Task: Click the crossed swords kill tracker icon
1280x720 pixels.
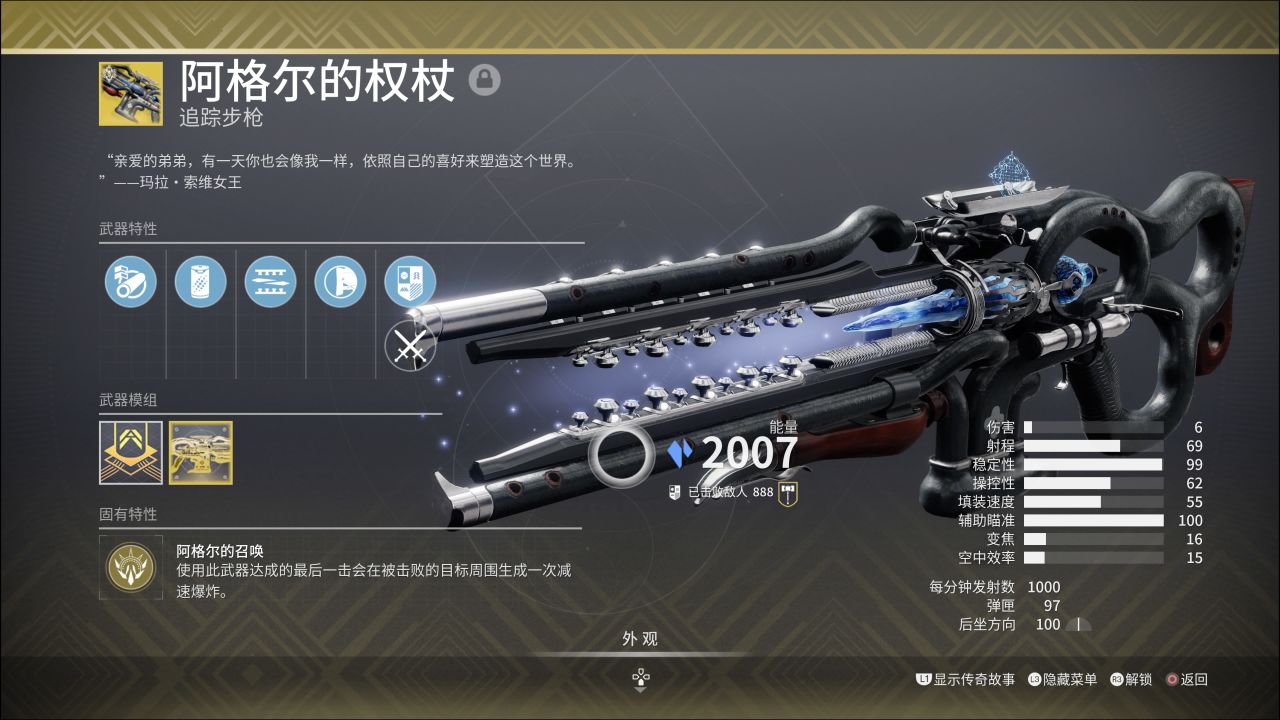Action: click(x=410, y=346)
